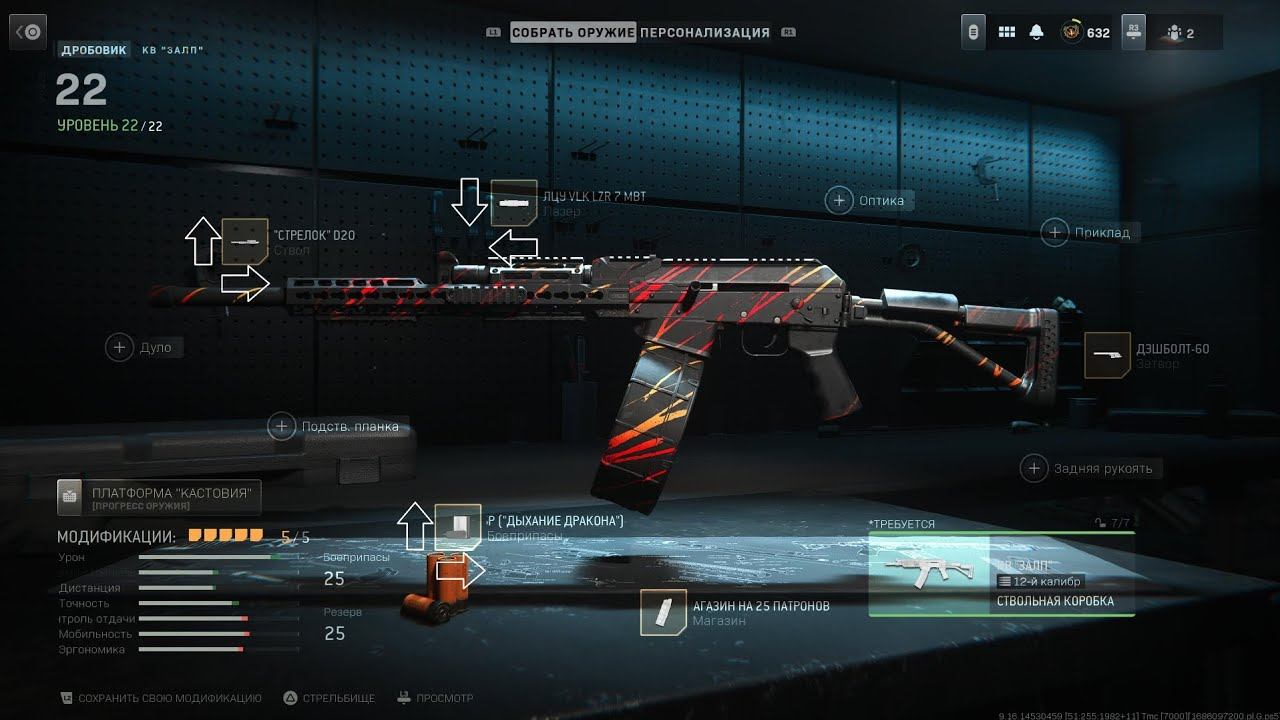
Task: Save your custom modification
Action: click(x=161, y=698)
